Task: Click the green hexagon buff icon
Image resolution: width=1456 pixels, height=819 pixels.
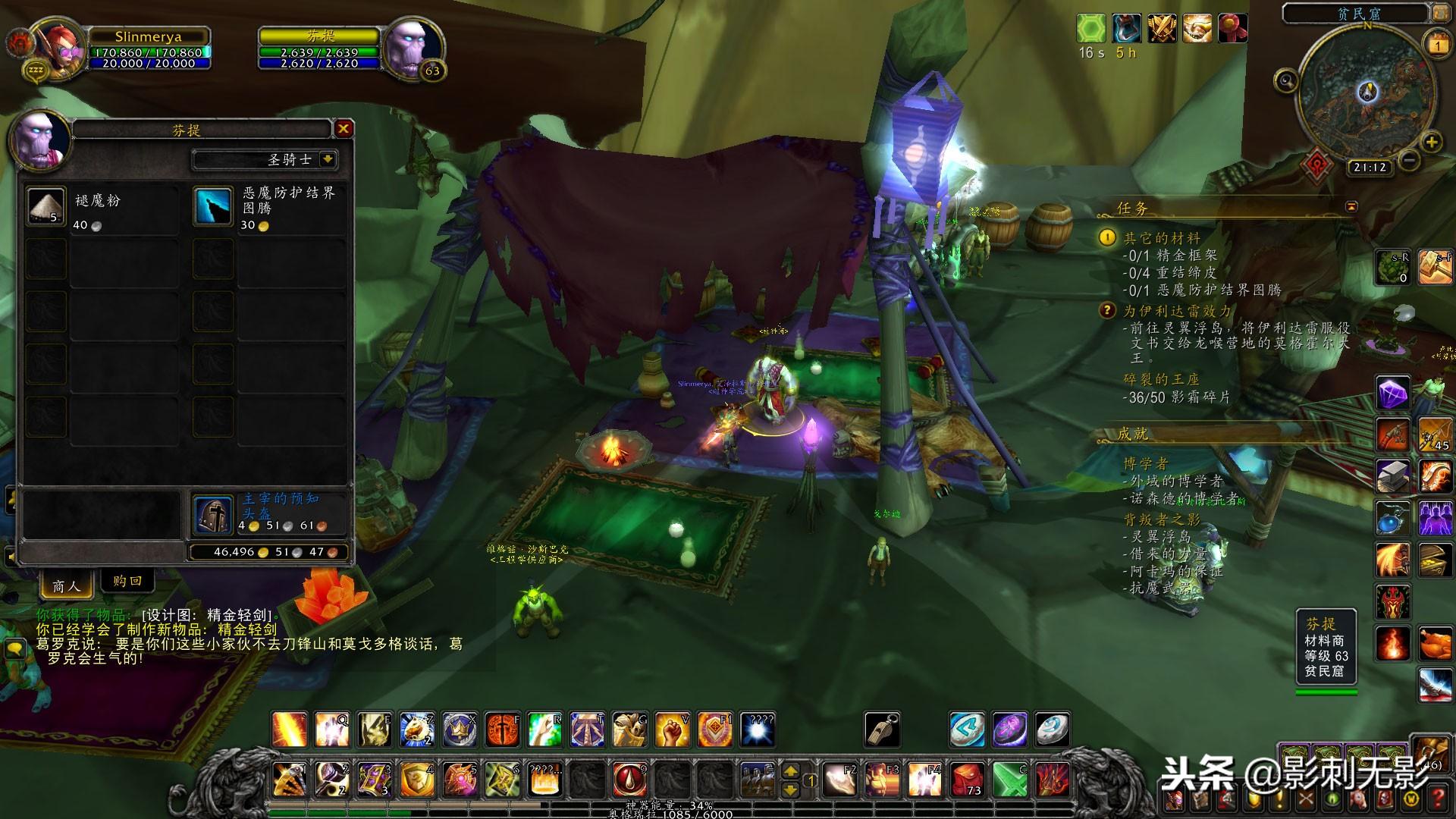Action: coord(1090,29)
